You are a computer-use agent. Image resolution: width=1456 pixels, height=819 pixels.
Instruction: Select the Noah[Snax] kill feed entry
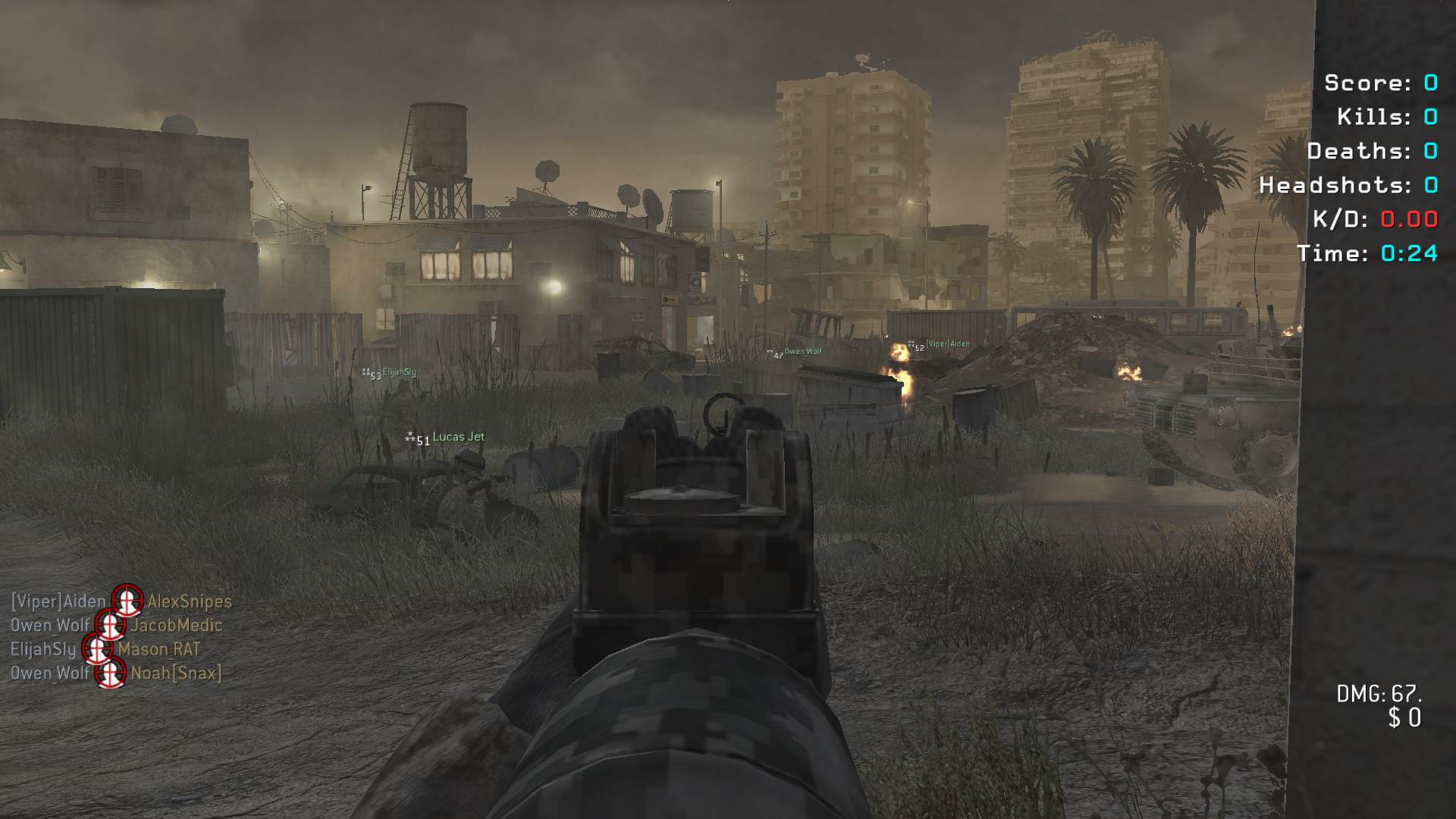coord(176,673)
